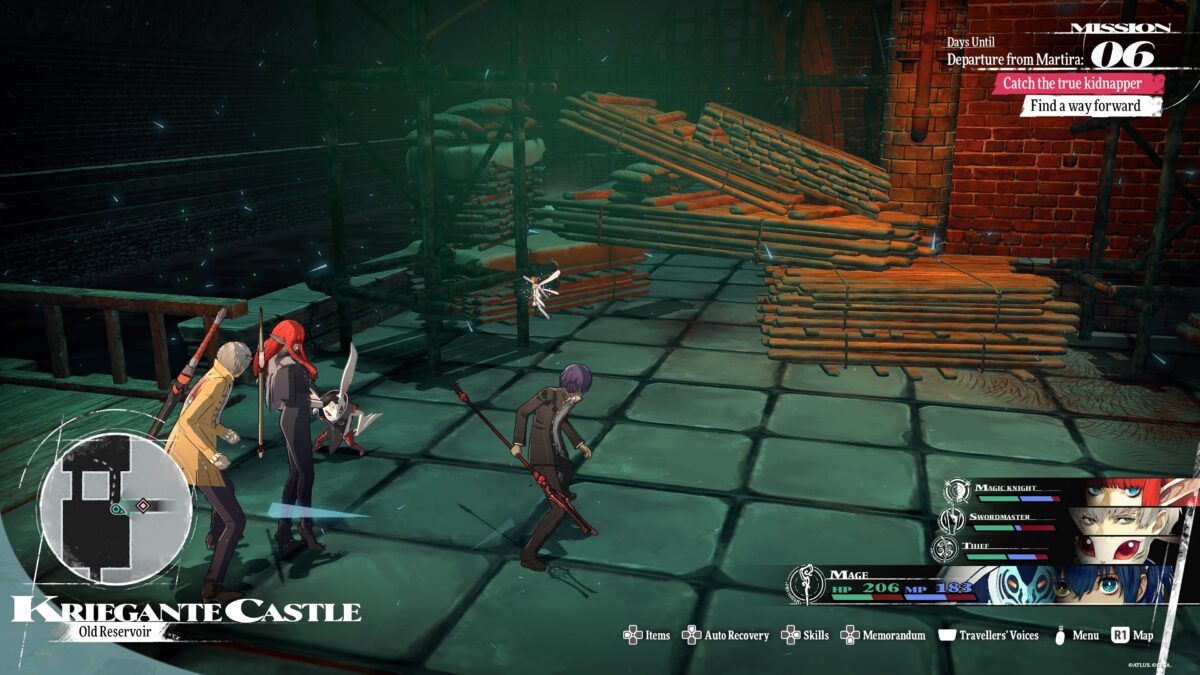Open the circular minimap
This screenshot has width=1200, height=675.
click(115, 509)
